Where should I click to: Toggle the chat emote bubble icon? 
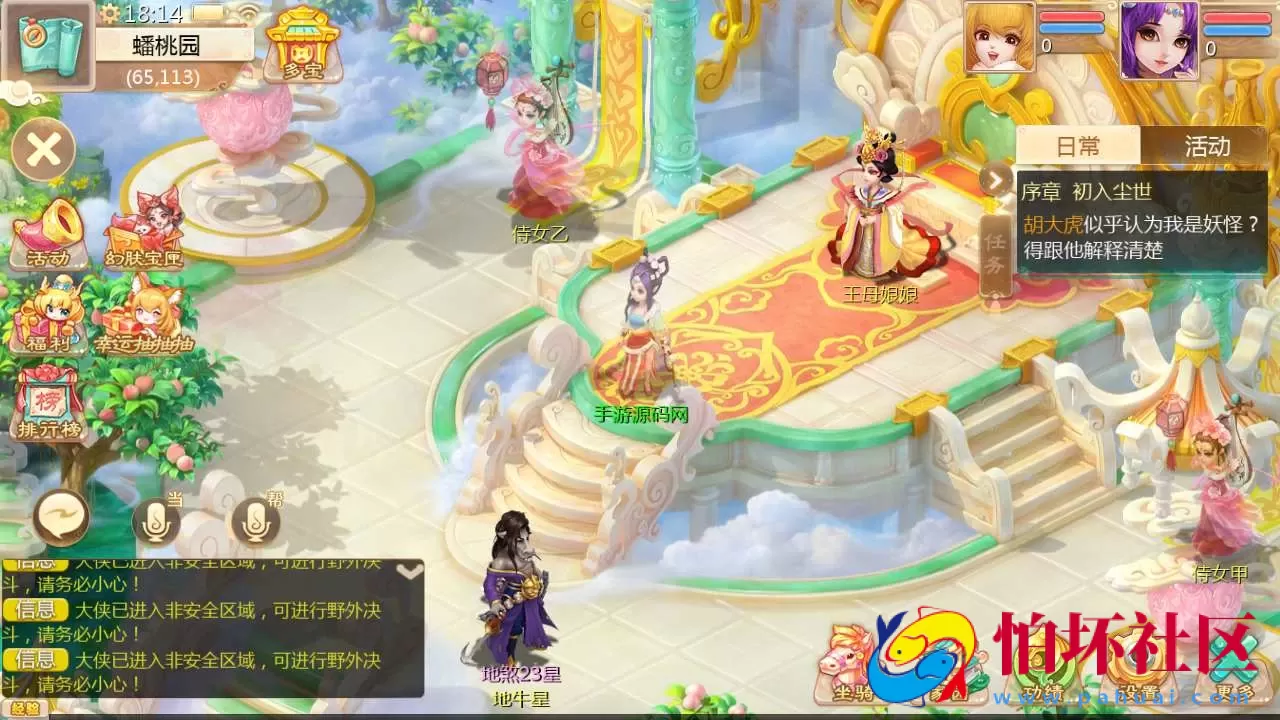(60, 516)
